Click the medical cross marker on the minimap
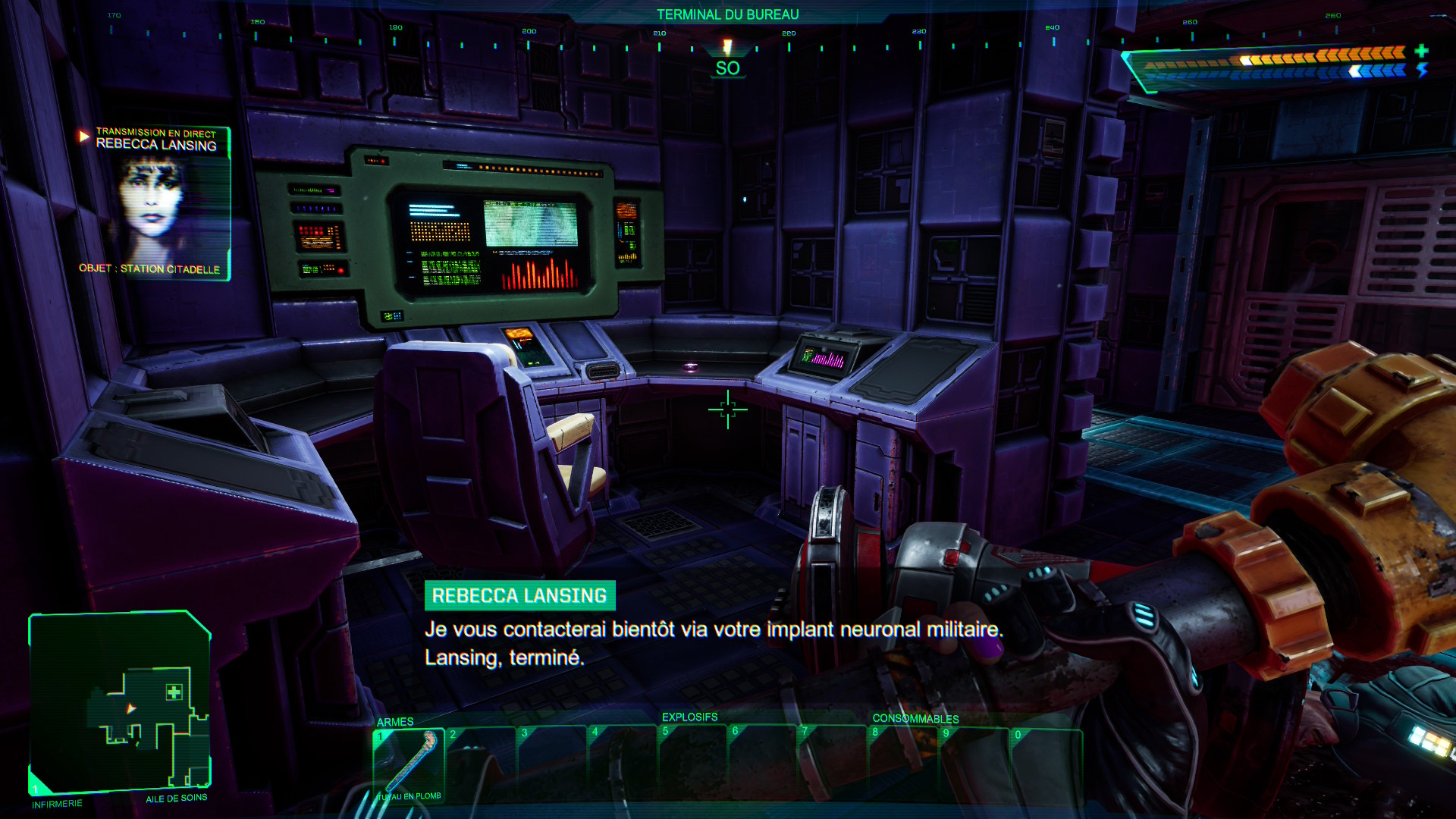Image resolution: width=1456 pixels, height=819 pixels. 174,692
